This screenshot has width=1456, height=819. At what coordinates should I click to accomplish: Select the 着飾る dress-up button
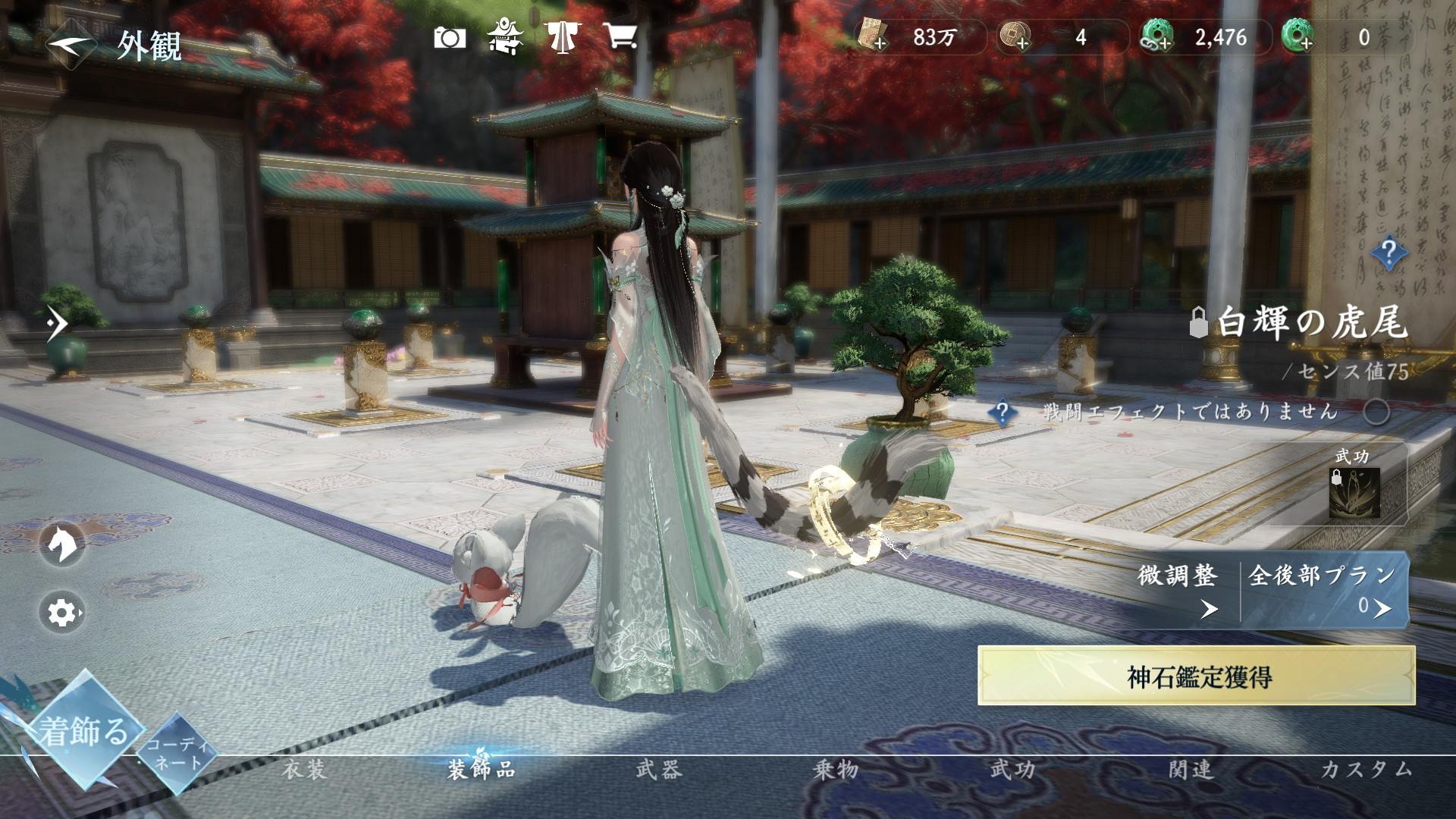[x=83, y=731]
